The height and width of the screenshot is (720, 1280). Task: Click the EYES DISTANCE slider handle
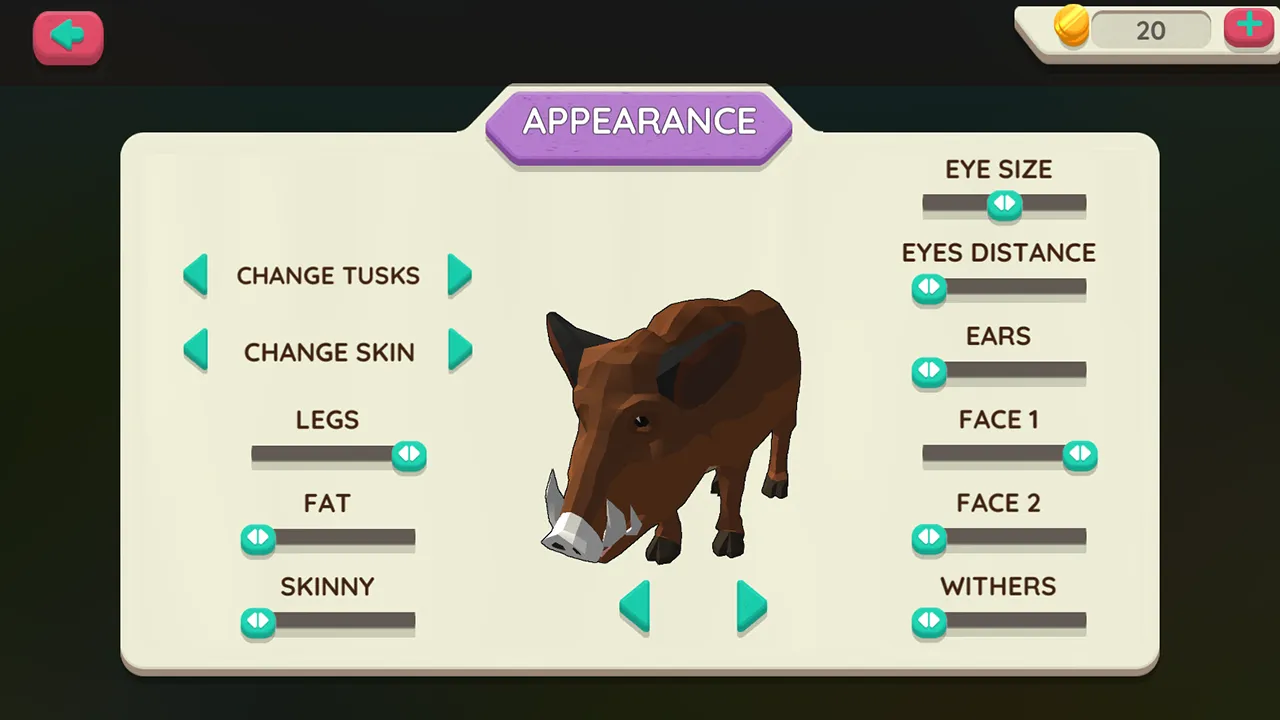(929, 288)
